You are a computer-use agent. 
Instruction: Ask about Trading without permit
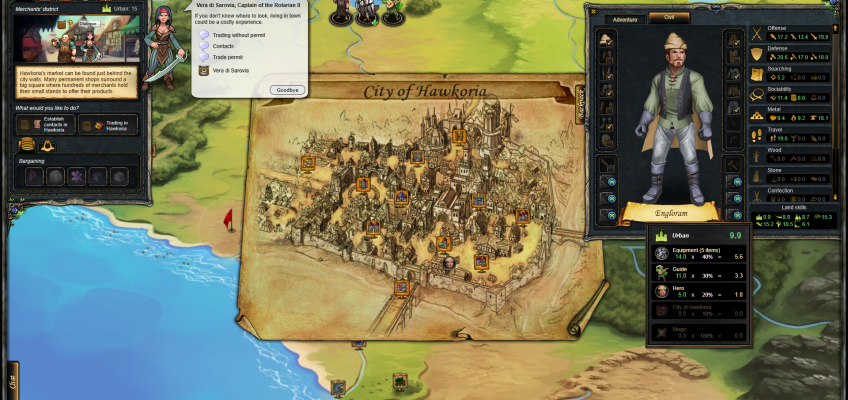(232, 35)
